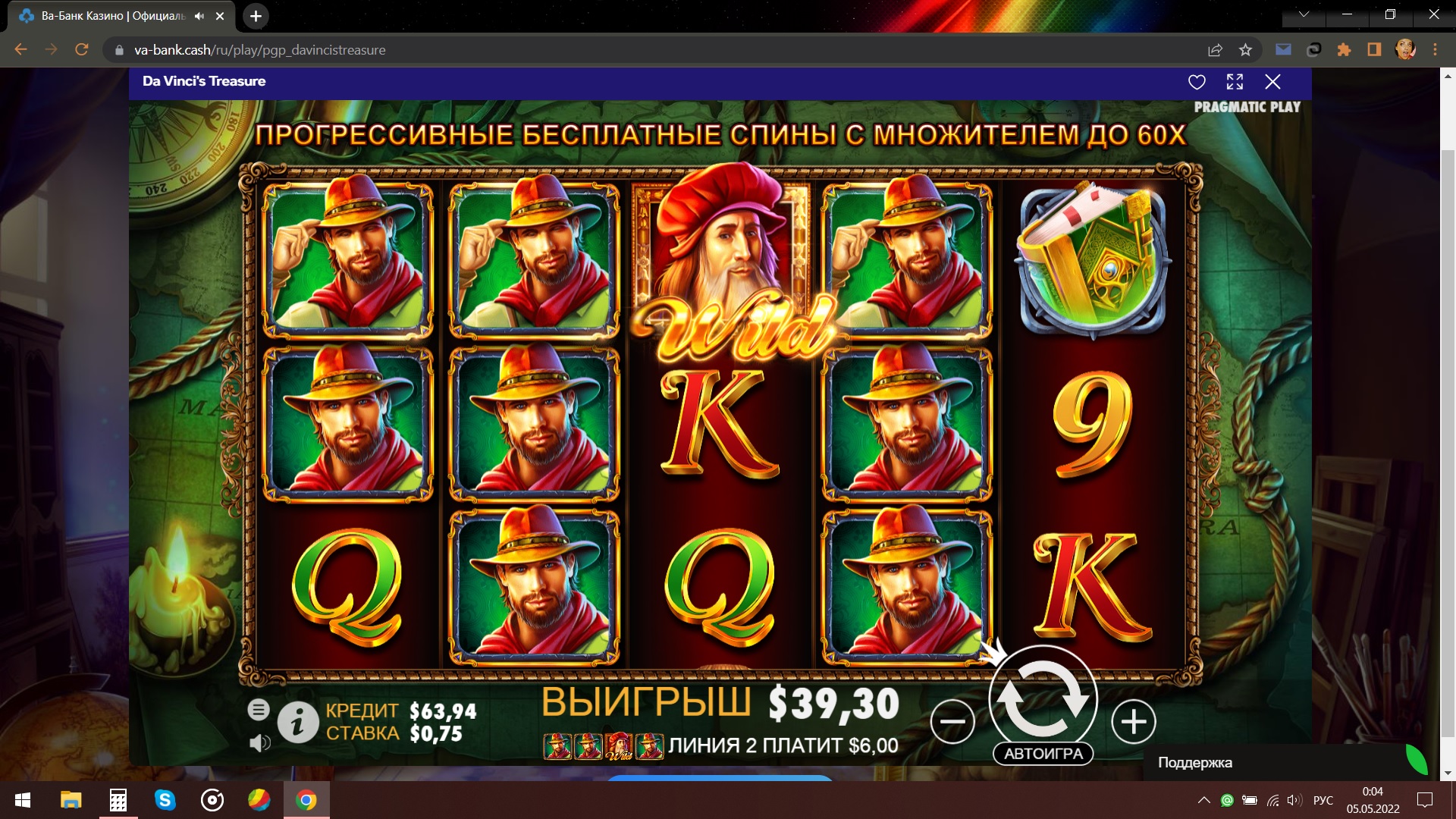Viewport: 1456px width, 819px height.
Task: Increase the bet with the plus button
Action: pos(1133,721)
